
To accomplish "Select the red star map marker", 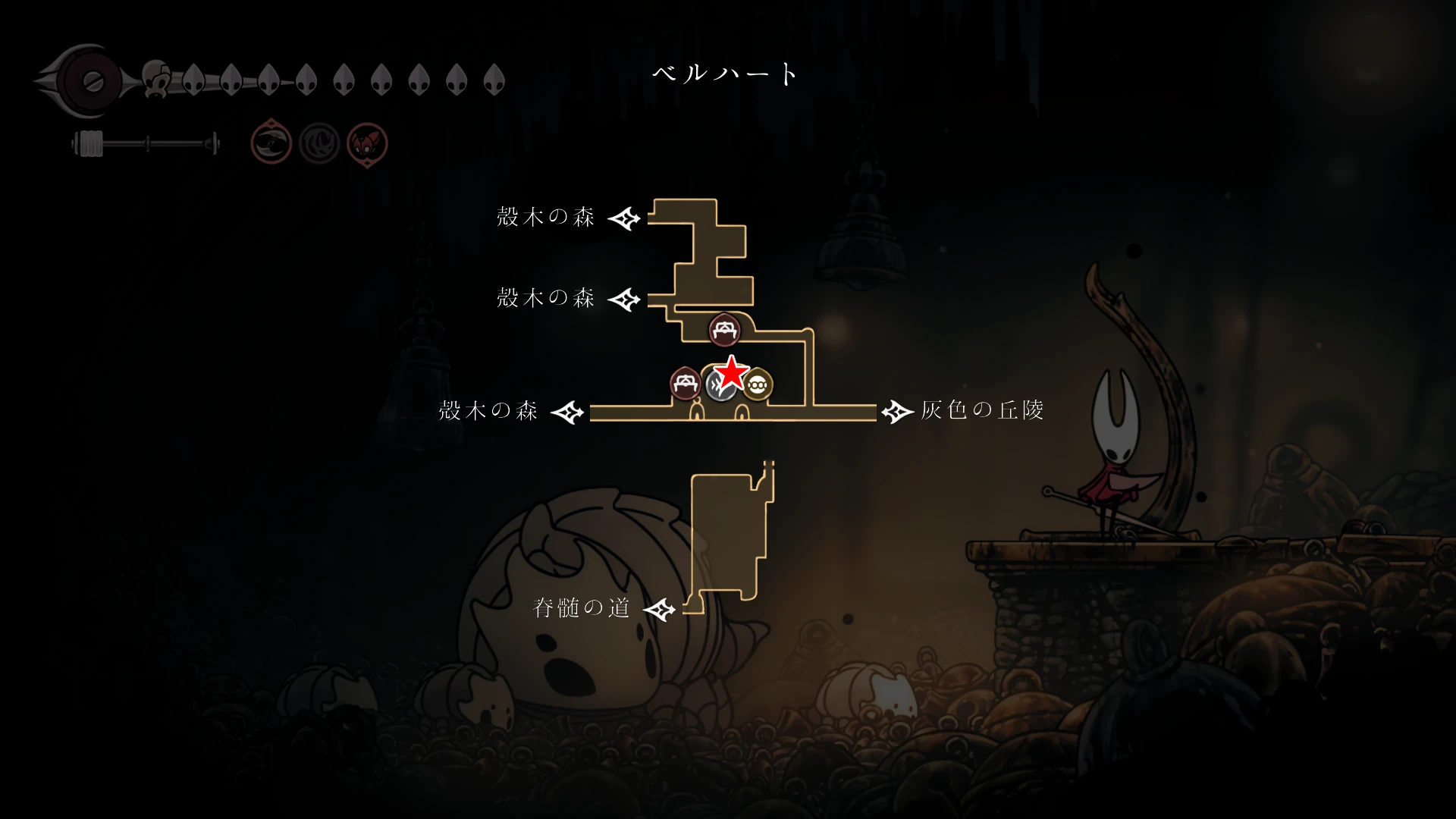I will click(732, 372).
